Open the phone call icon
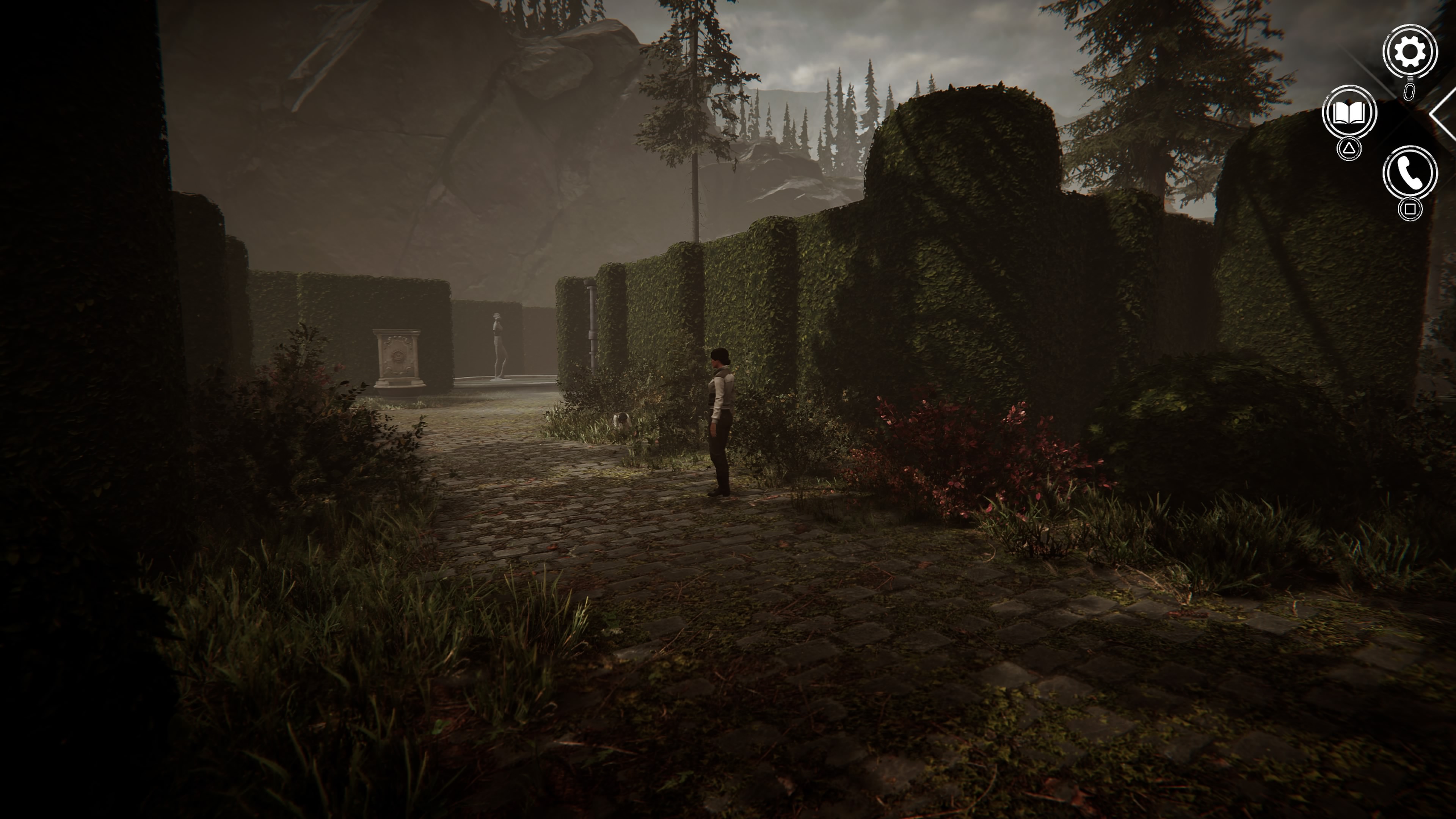The image size is (1456, 819). (x=1410, y=173)
